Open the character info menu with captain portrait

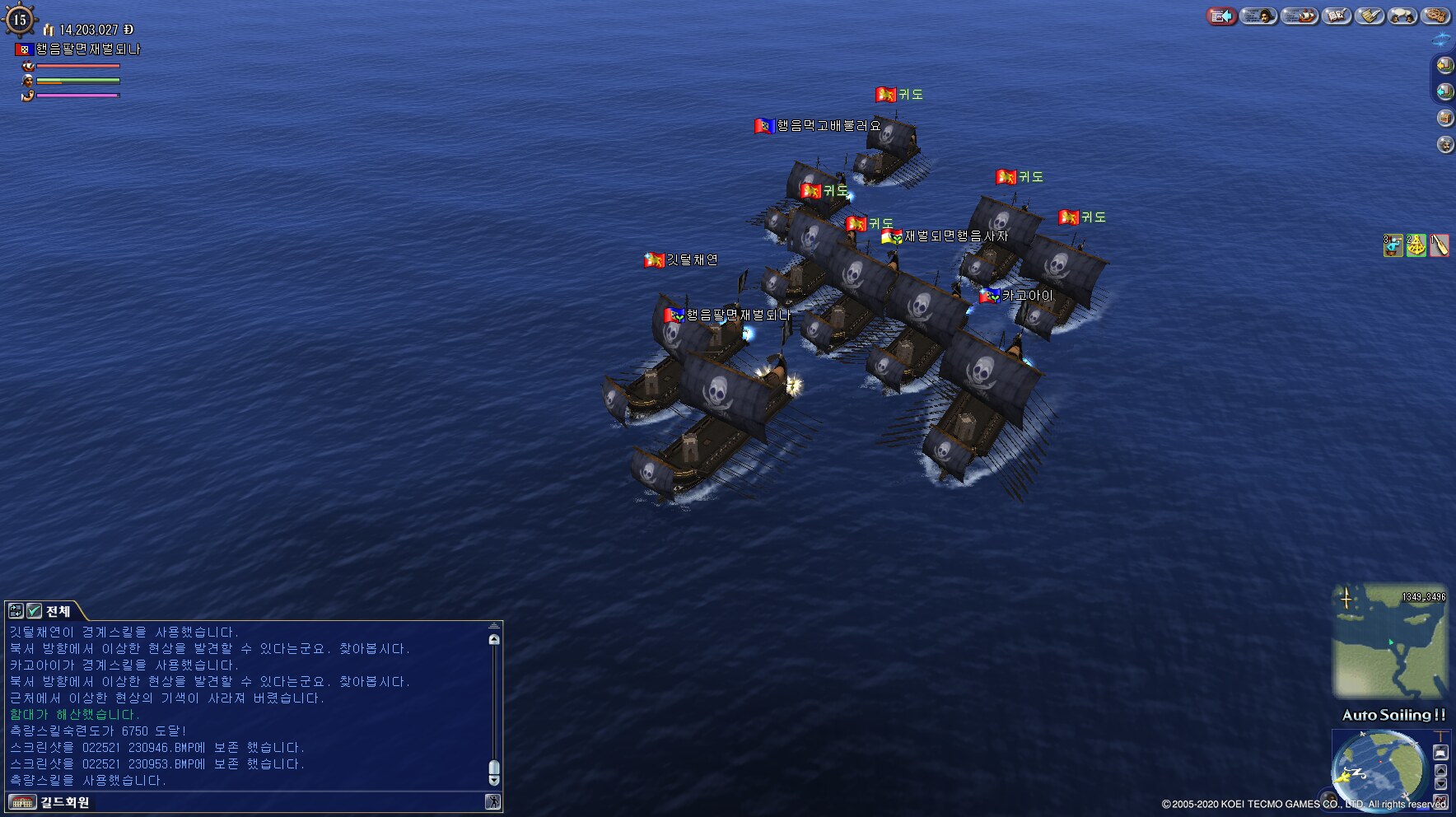pyautogui.click(x=1258, y=16)
